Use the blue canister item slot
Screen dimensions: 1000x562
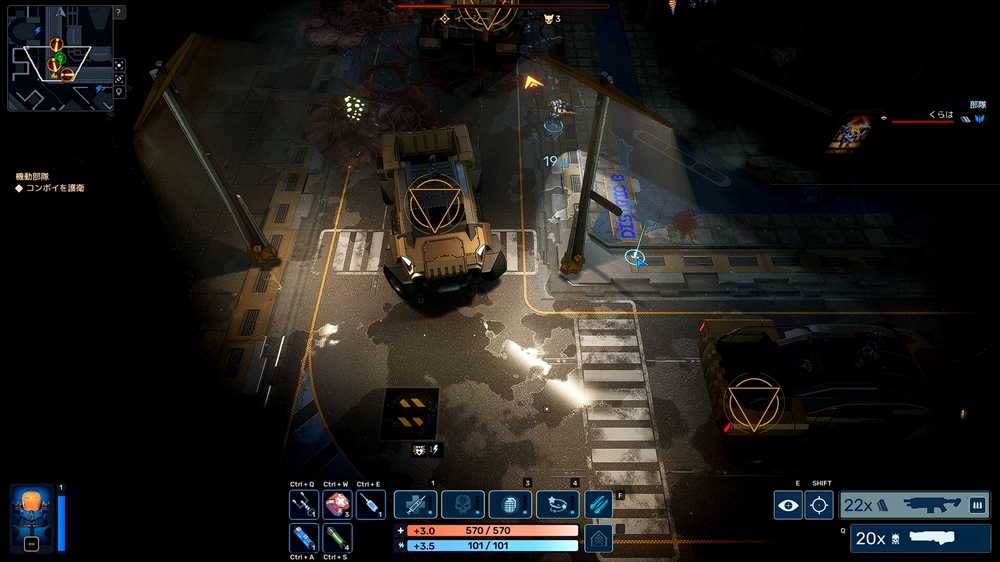(304, 537)
